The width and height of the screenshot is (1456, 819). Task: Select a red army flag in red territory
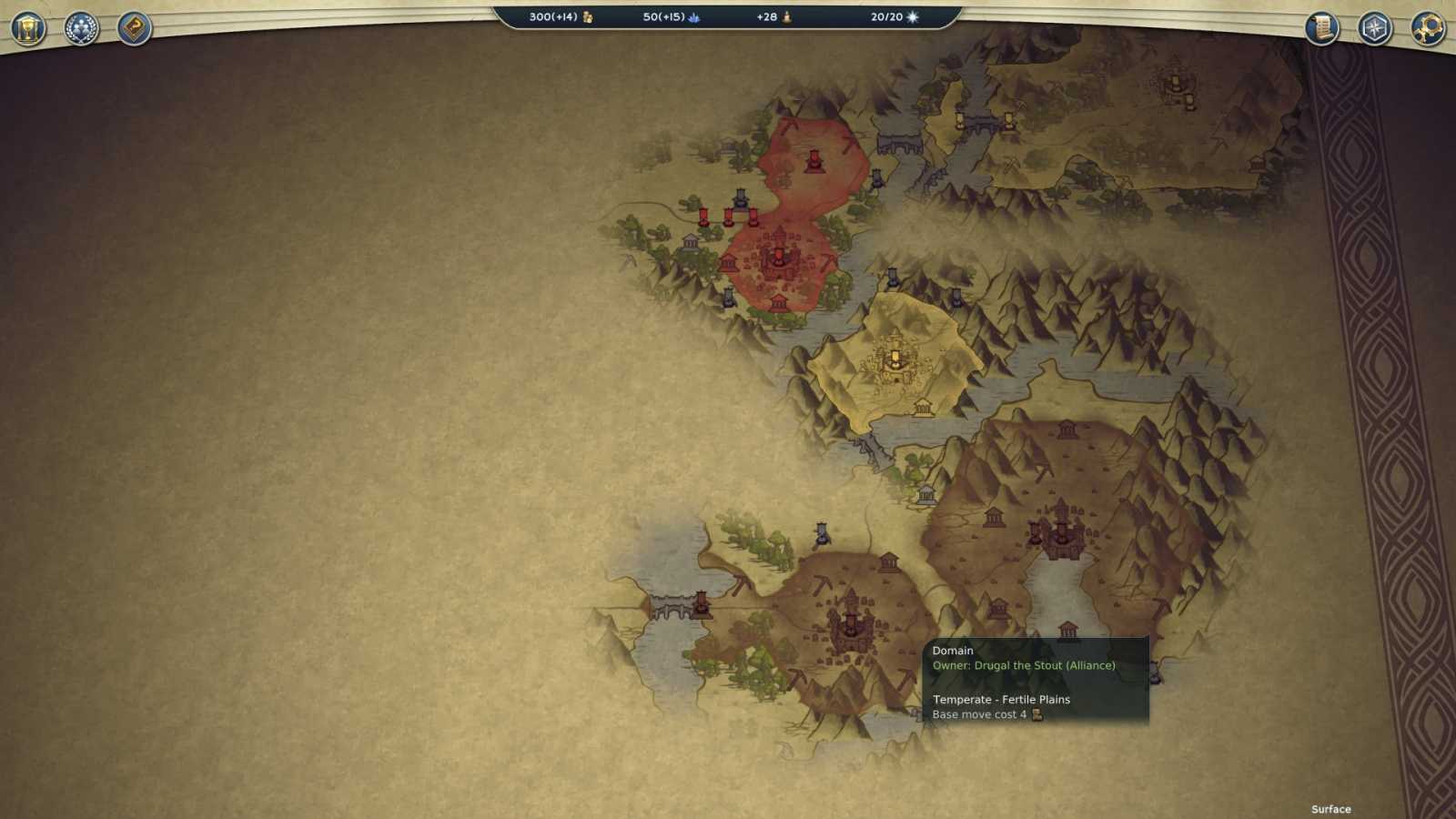(813, 161)
